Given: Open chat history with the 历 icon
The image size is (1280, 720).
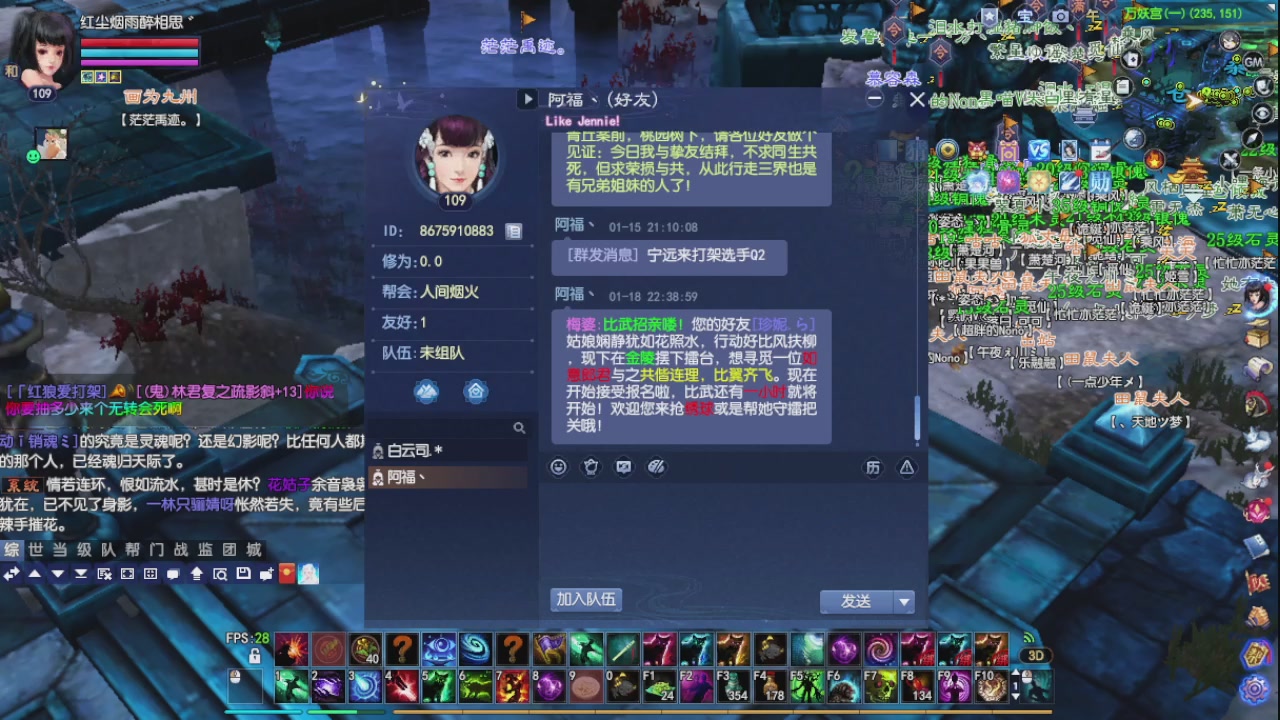Looking at the screenshot, I should click(x=873, y=467).
